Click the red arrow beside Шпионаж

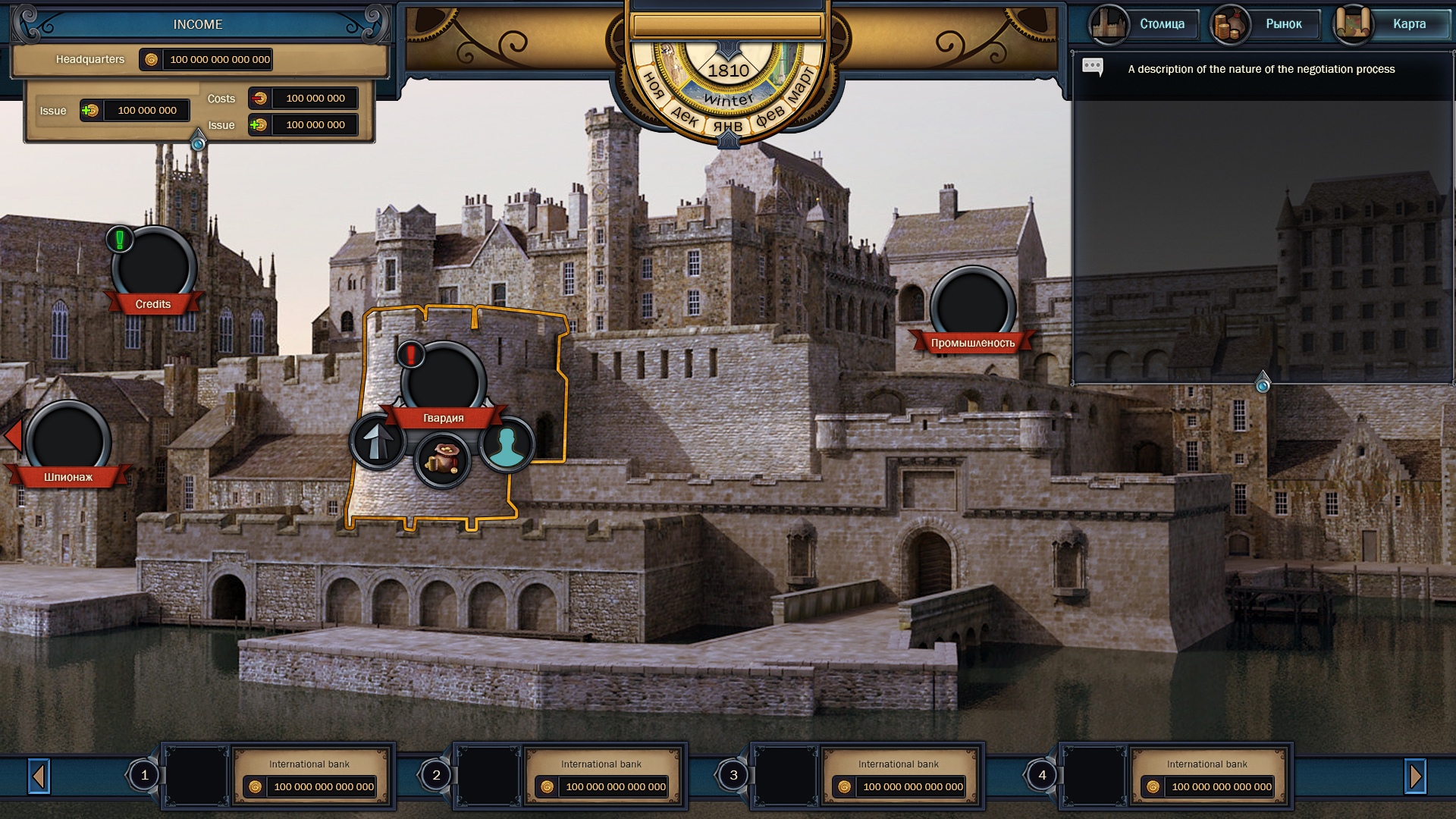(x=12, y=436)
